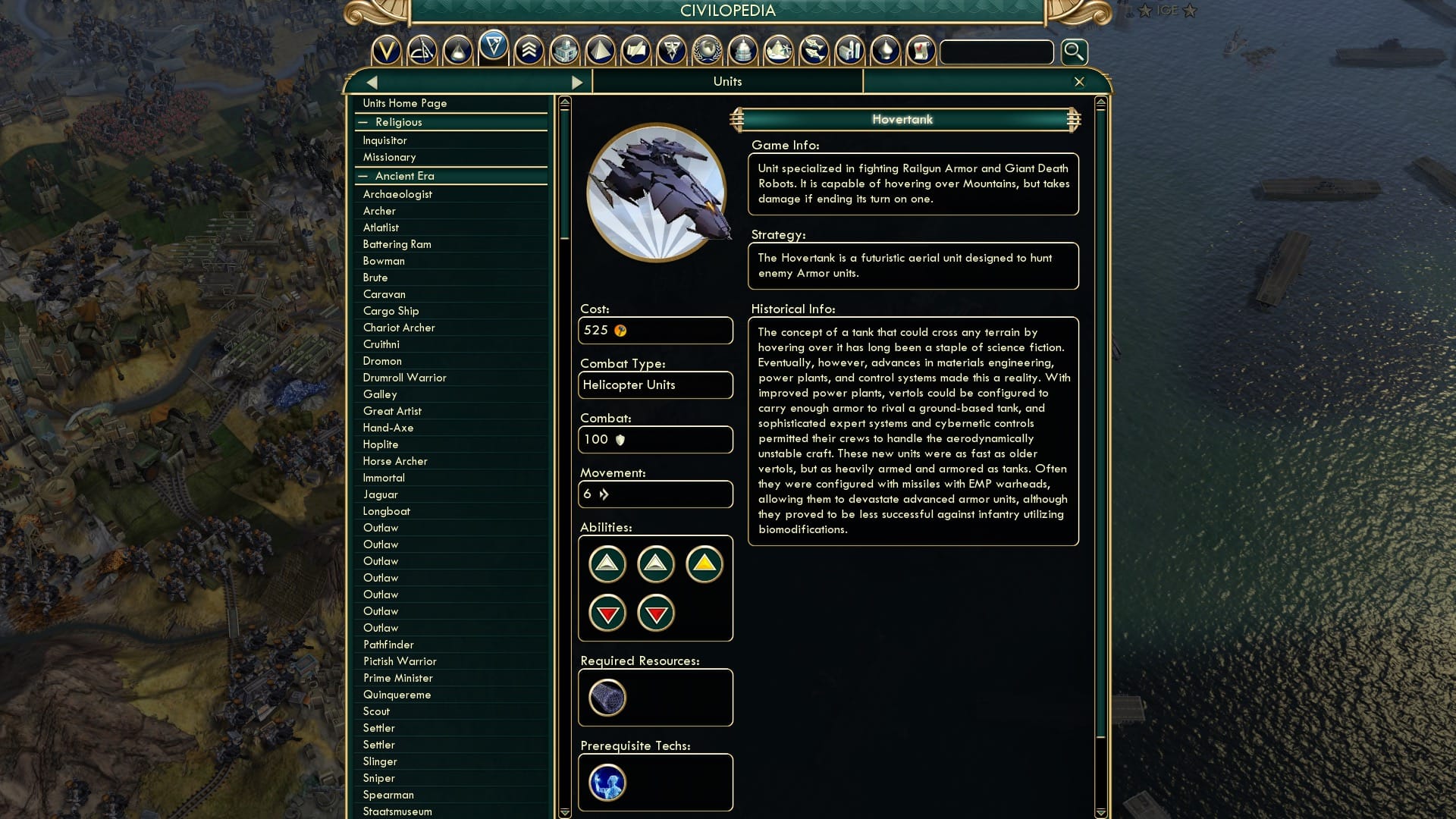
Task: Click the second white upward ability icon
Action: [x=656, y=563]
